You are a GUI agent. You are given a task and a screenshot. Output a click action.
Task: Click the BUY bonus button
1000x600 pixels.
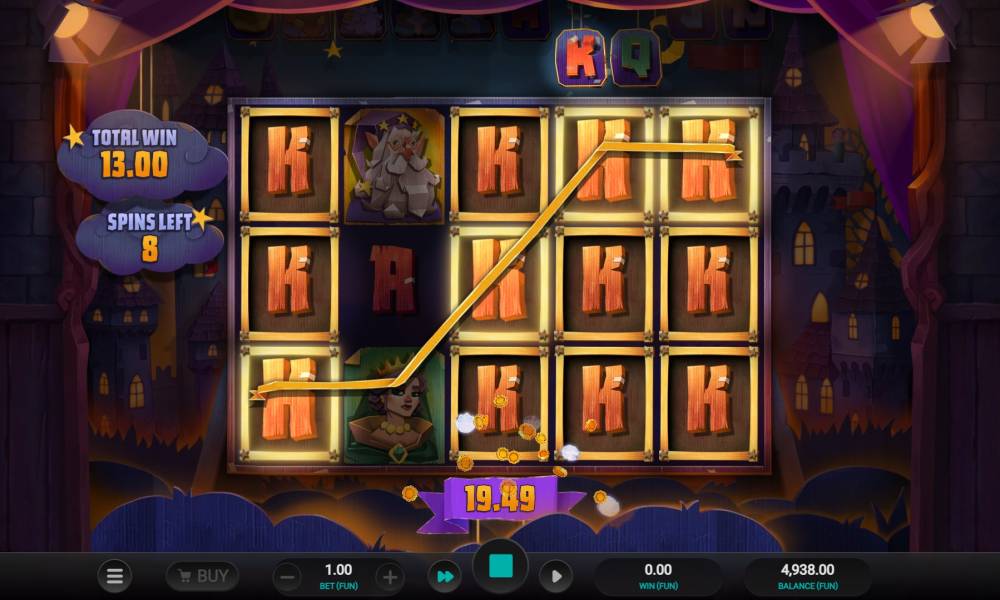point(202,576)
